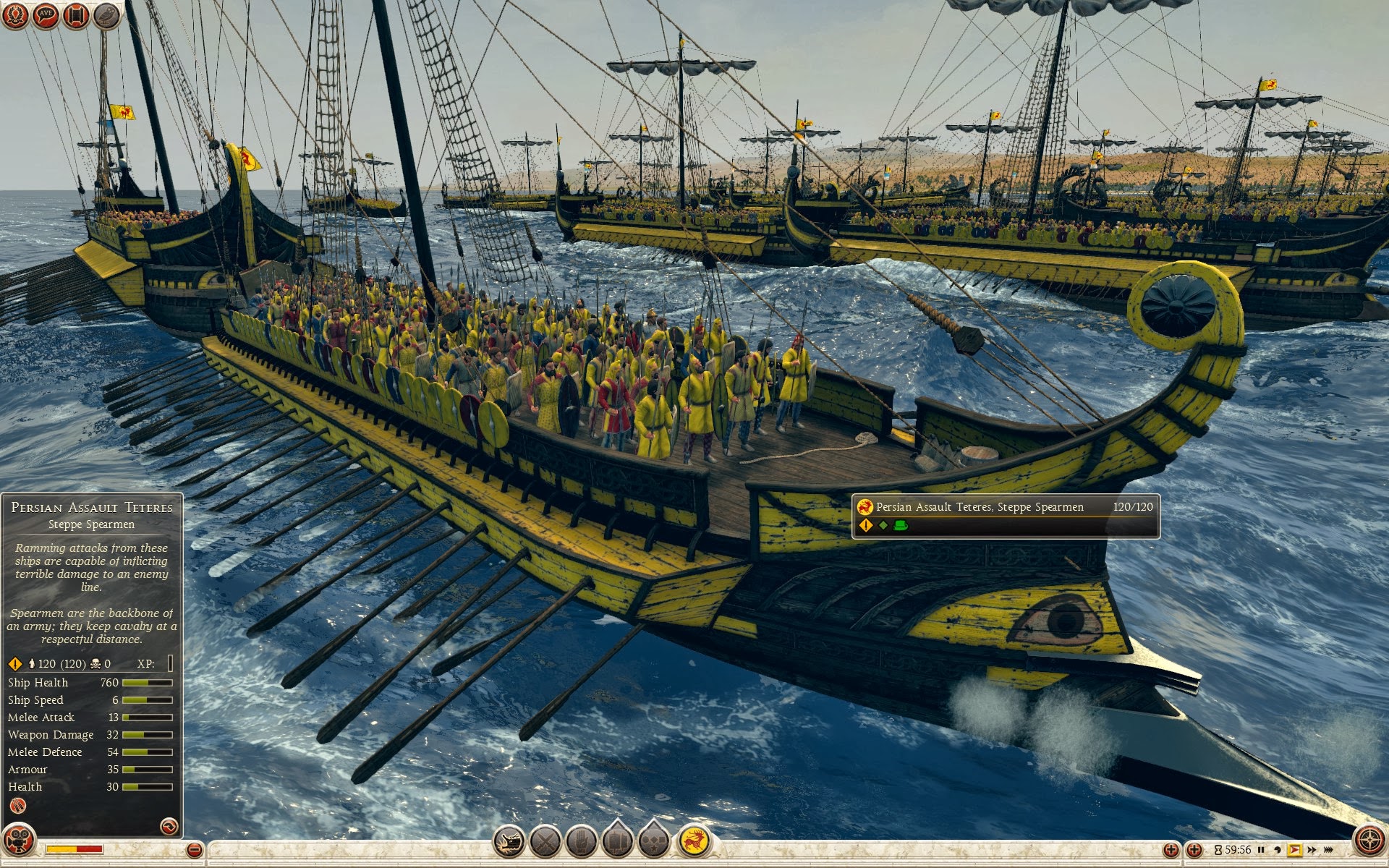
Task: Open the AVE speech bubble chat
Action: click(46, 15)
